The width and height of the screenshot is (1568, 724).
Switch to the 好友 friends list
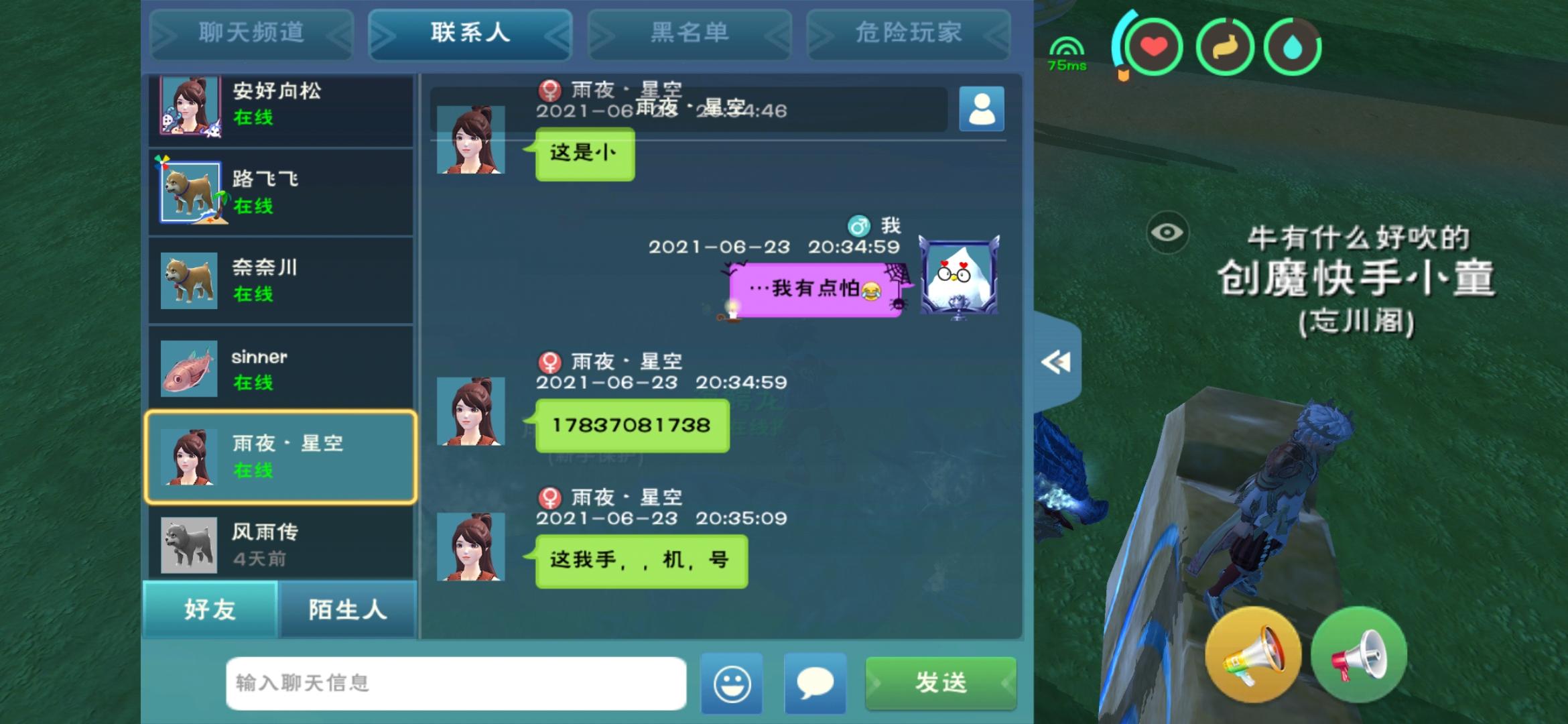208,611
